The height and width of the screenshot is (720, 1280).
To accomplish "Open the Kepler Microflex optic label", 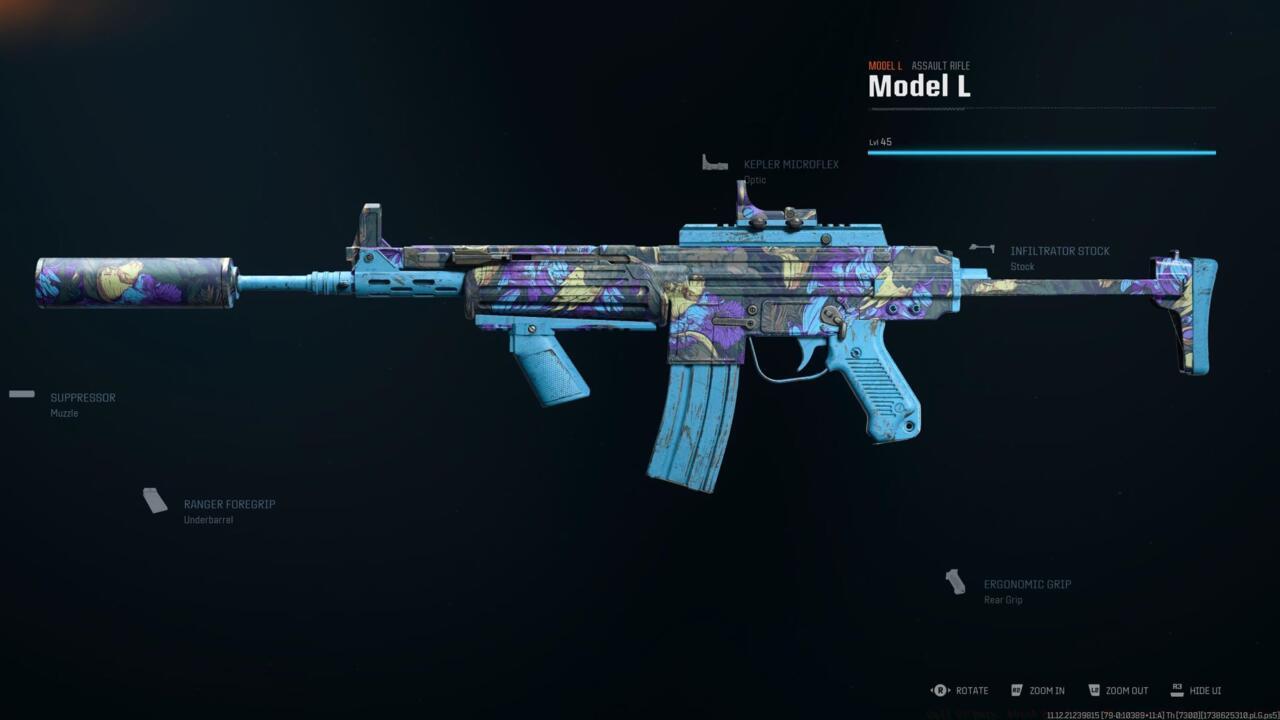I will 791,164.
